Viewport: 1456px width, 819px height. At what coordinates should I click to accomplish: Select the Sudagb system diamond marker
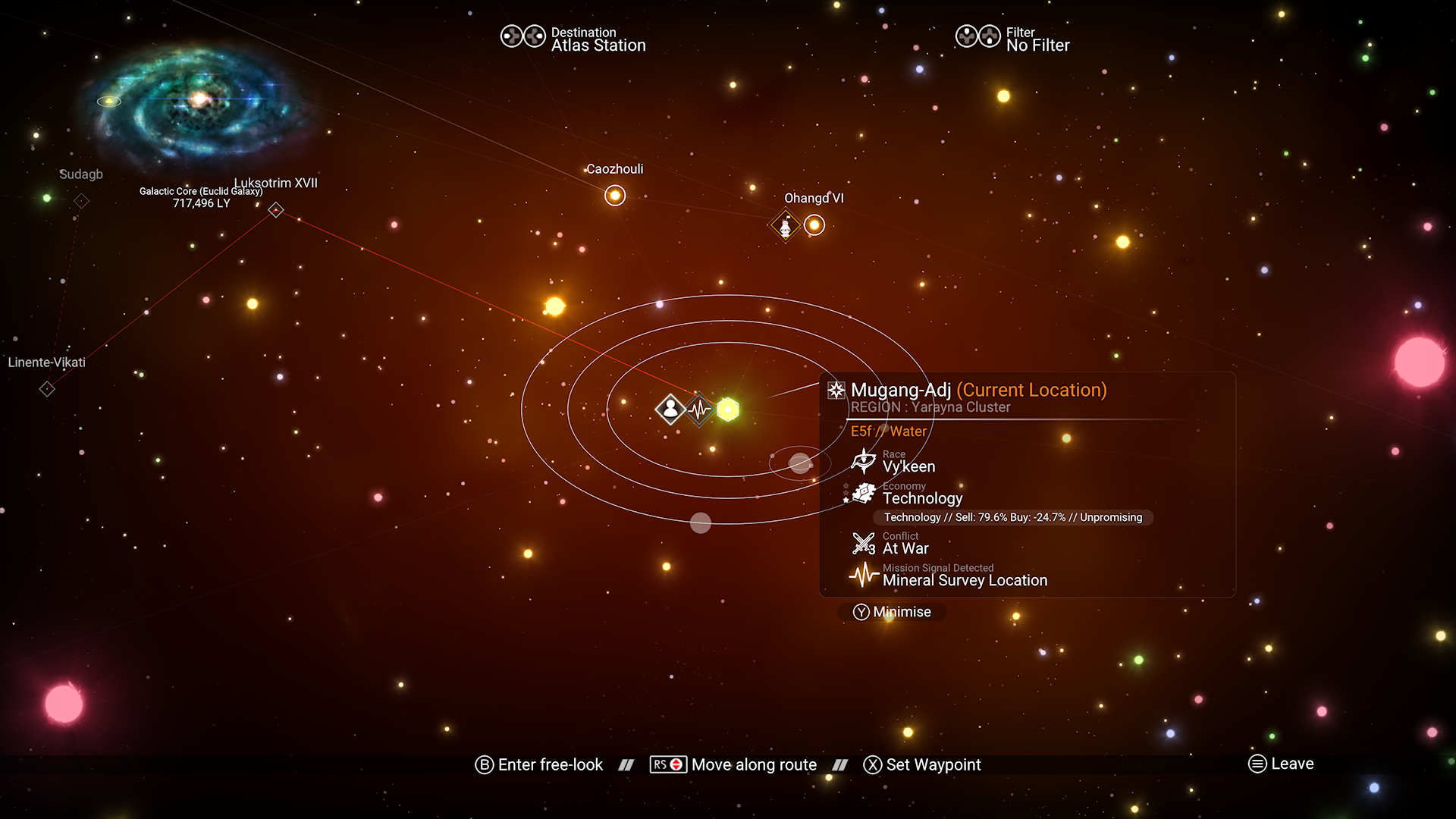(81, 201)
